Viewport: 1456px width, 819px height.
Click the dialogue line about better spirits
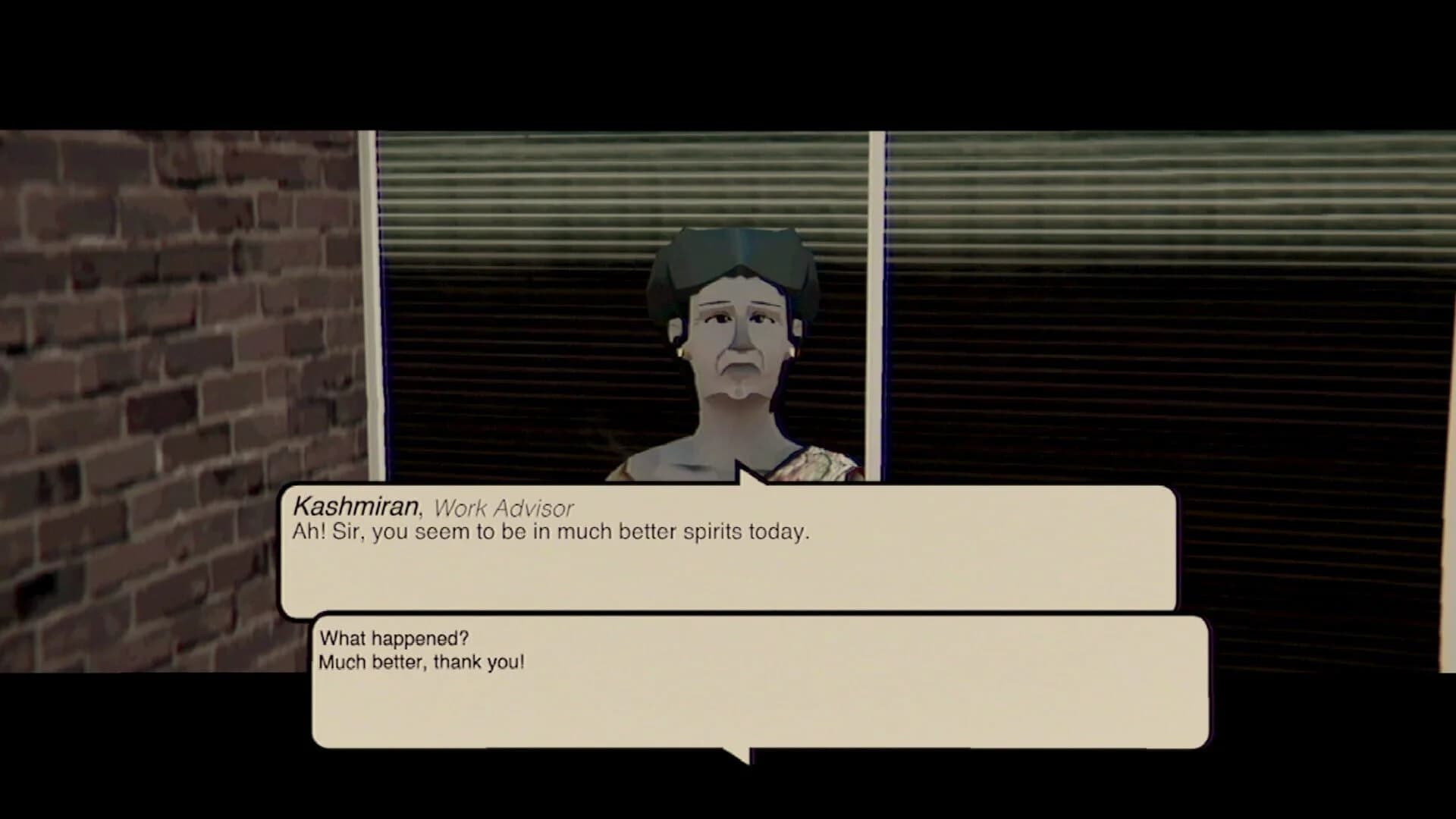click(x=550, y=533)
